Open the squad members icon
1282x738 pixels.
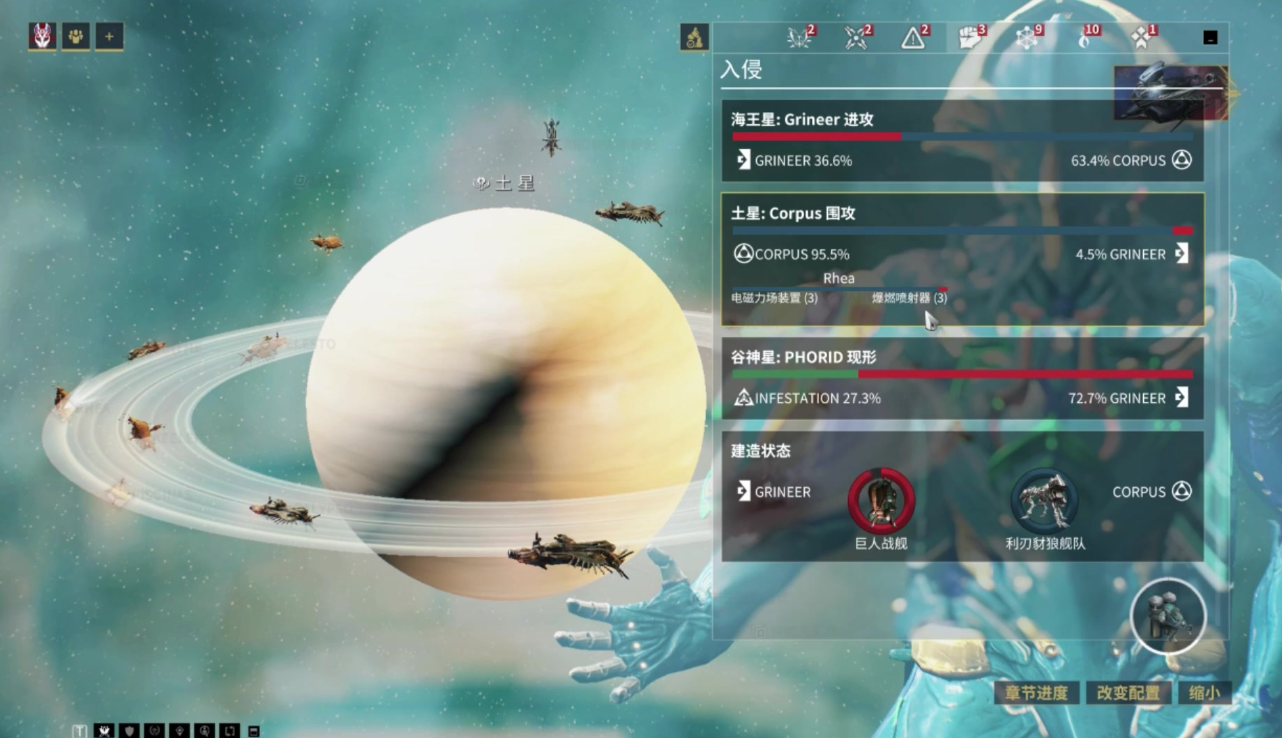point(76,37)
